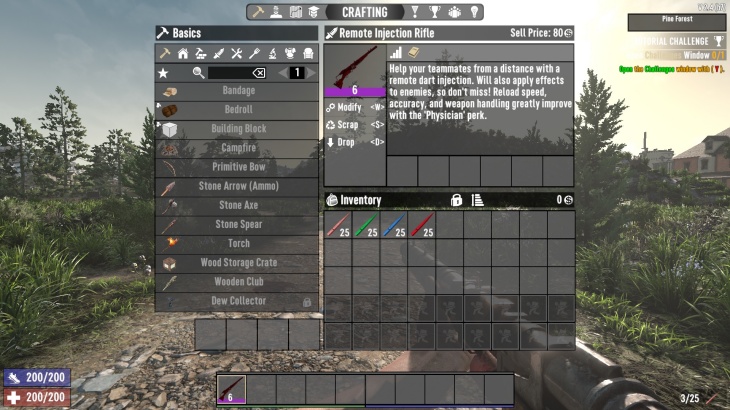Viewport: 730px width, 410px height.
Task: Choose the Wooden Club recipe
Action: [x=238, y=282]
